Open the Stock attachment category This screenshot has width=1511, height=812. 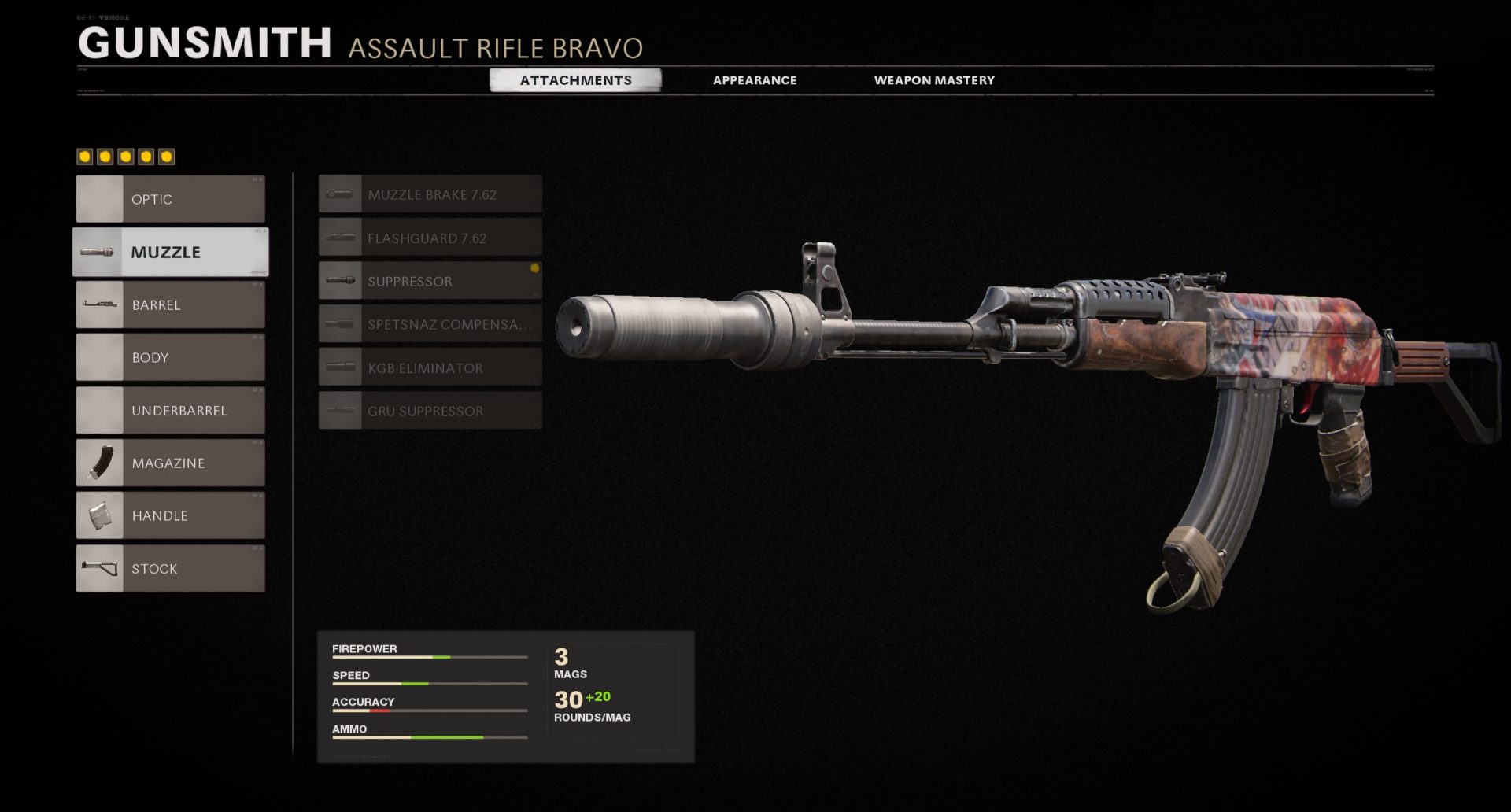171,568
